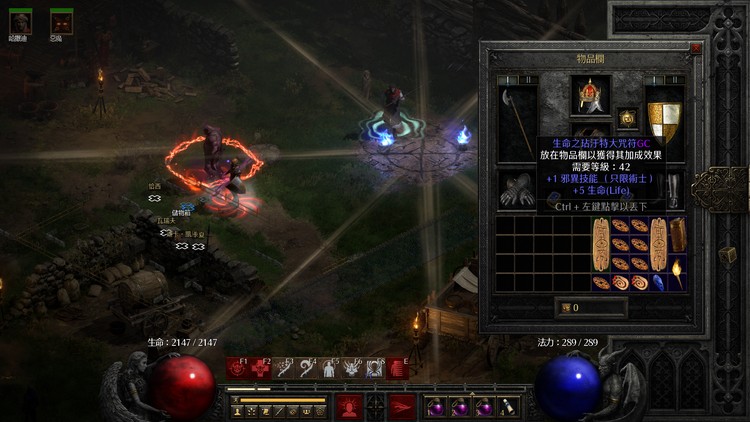This screenshot has width=750, height=422.
Task: Select the equipped amulet slot
Action: (628, 117)
